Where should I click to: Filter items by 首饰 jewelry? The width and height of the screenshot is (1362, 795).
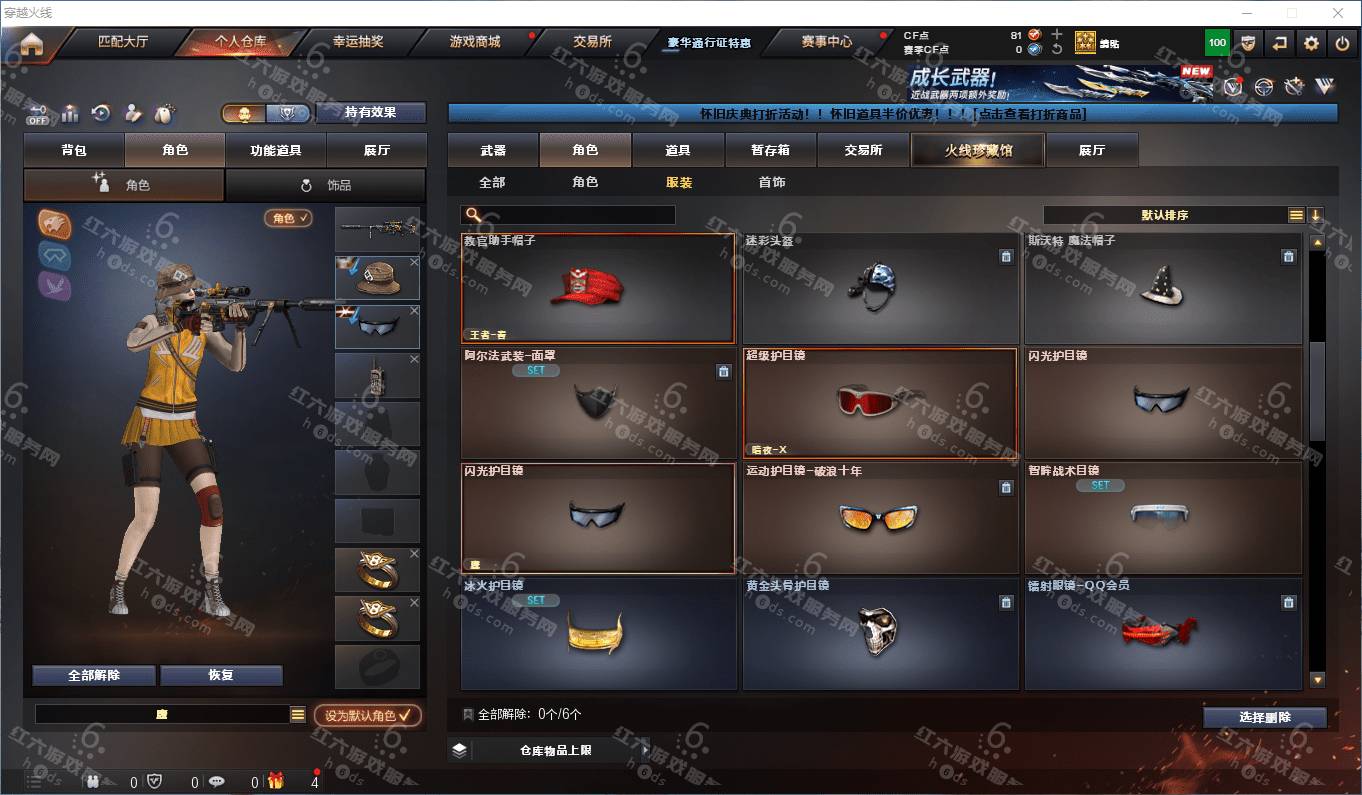(771, 182)
